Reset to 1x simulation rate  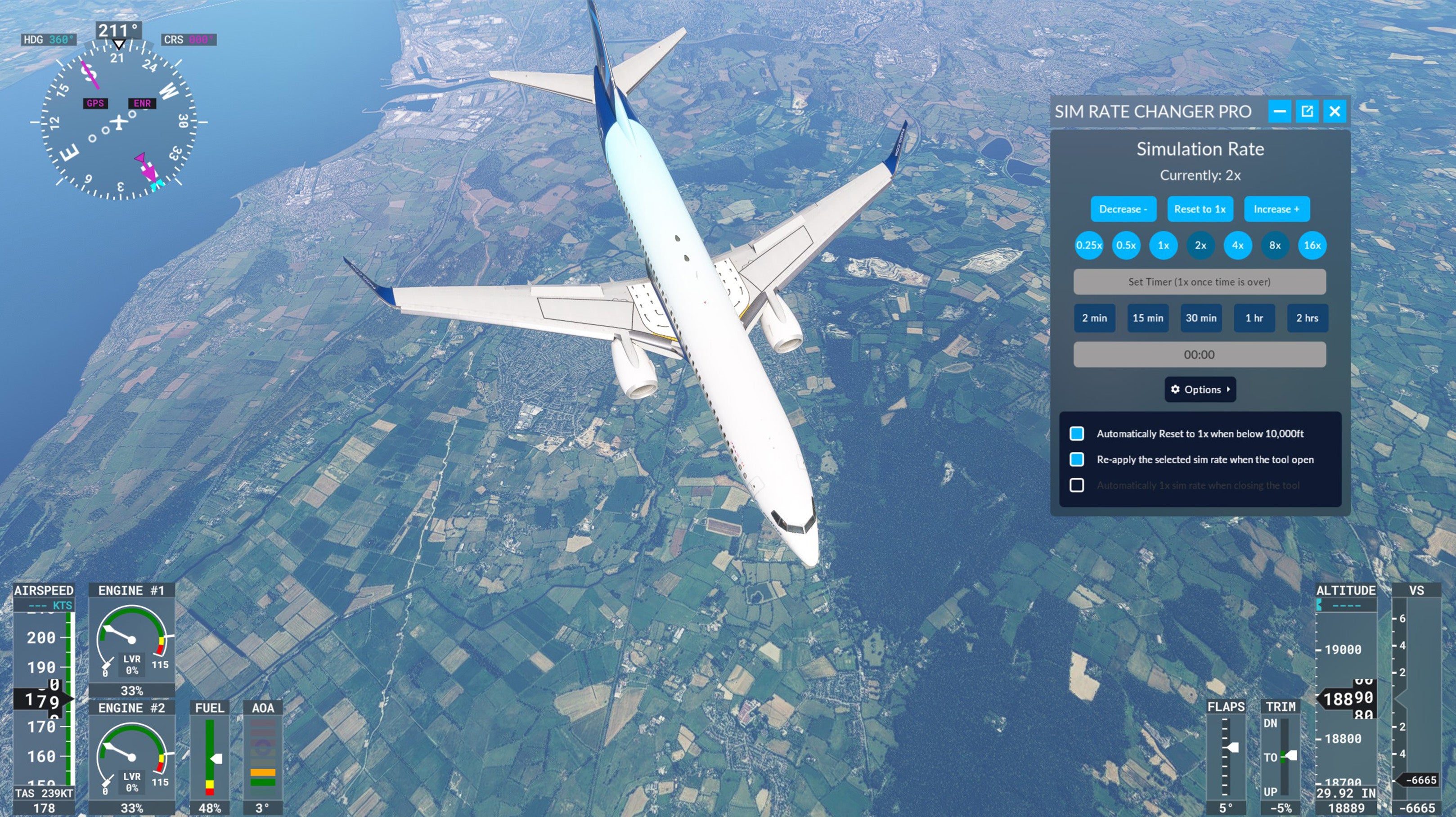pyautogui.click(x=1200, y=209)
